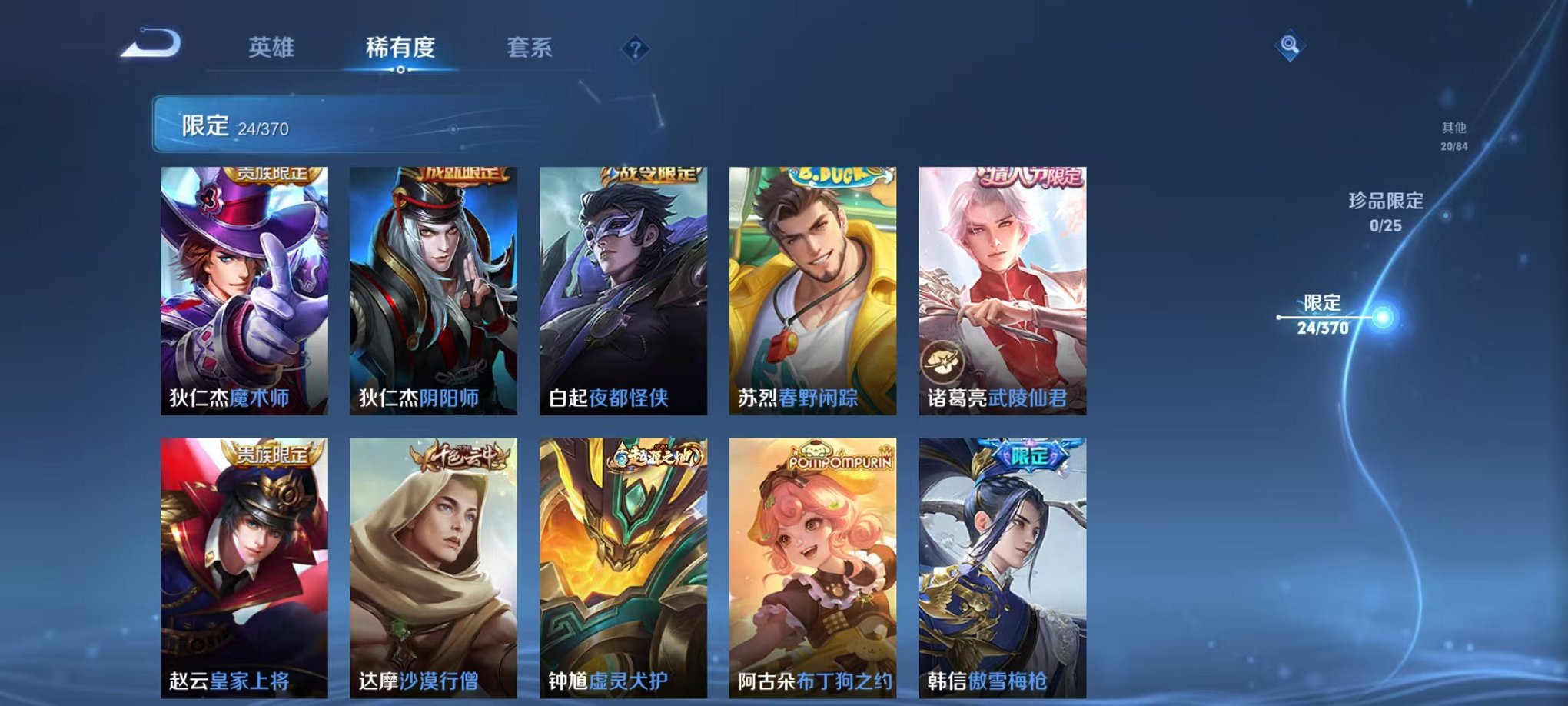The width and height of the screenshot is (1568, 706).
Task: Click the 贵族限定 banner on 狄仁杰魔术师 card
Action: pos(273,175)
